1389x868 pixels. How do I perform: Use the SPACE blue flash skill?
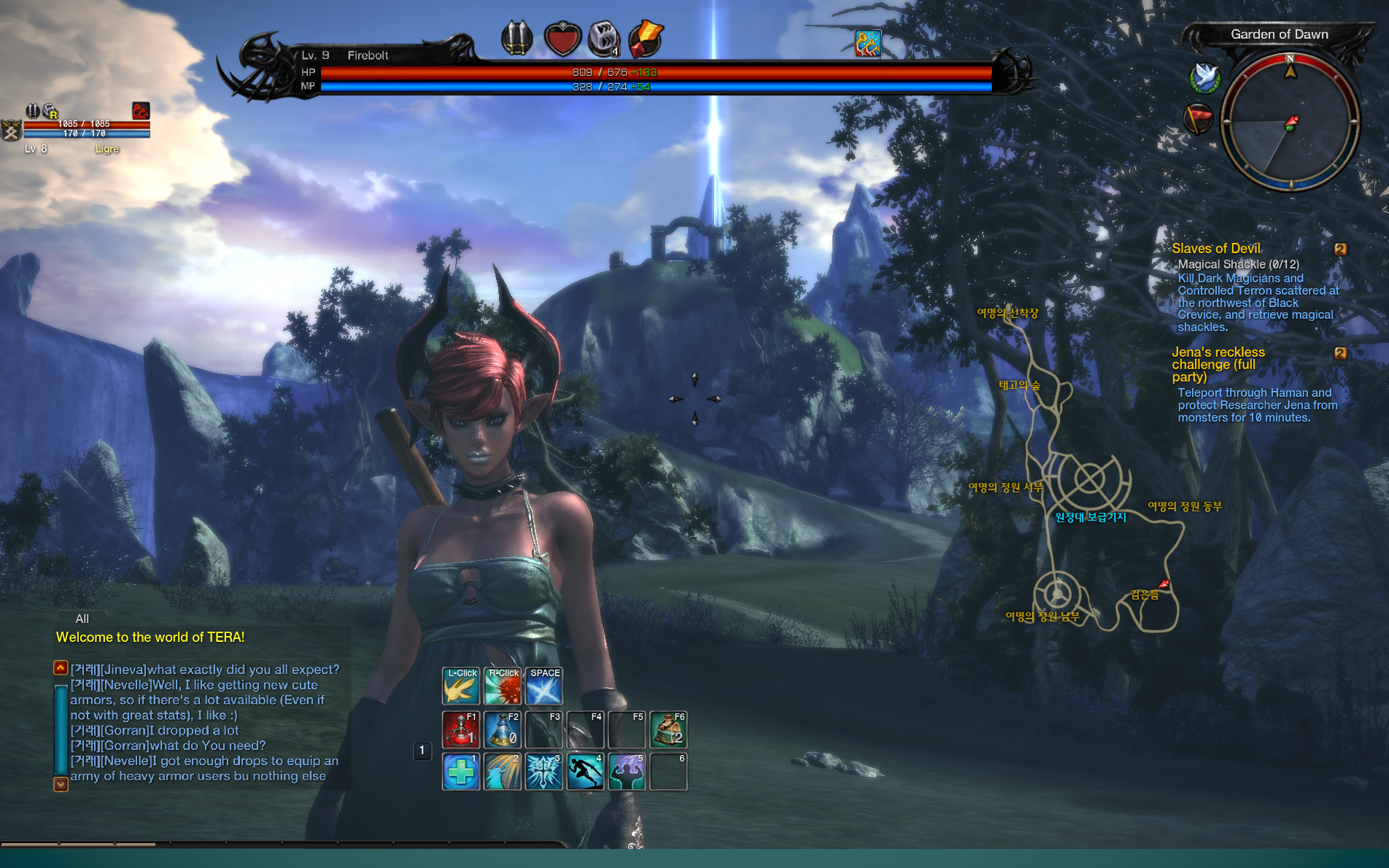[x=544, y=686]
